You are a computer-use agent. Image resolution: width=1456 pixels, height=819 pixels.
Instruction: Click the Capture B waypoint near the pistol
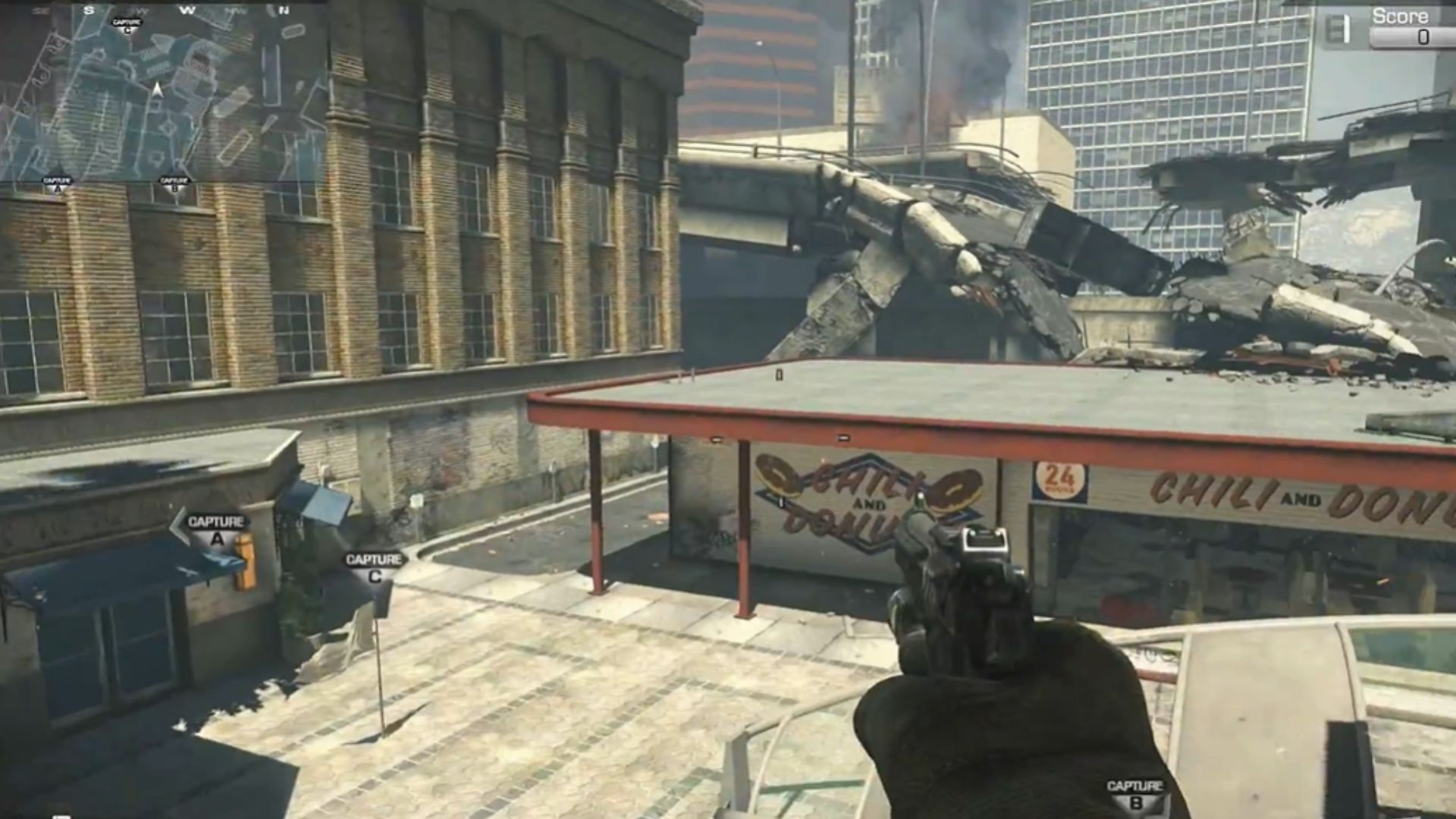[1135, 793]
